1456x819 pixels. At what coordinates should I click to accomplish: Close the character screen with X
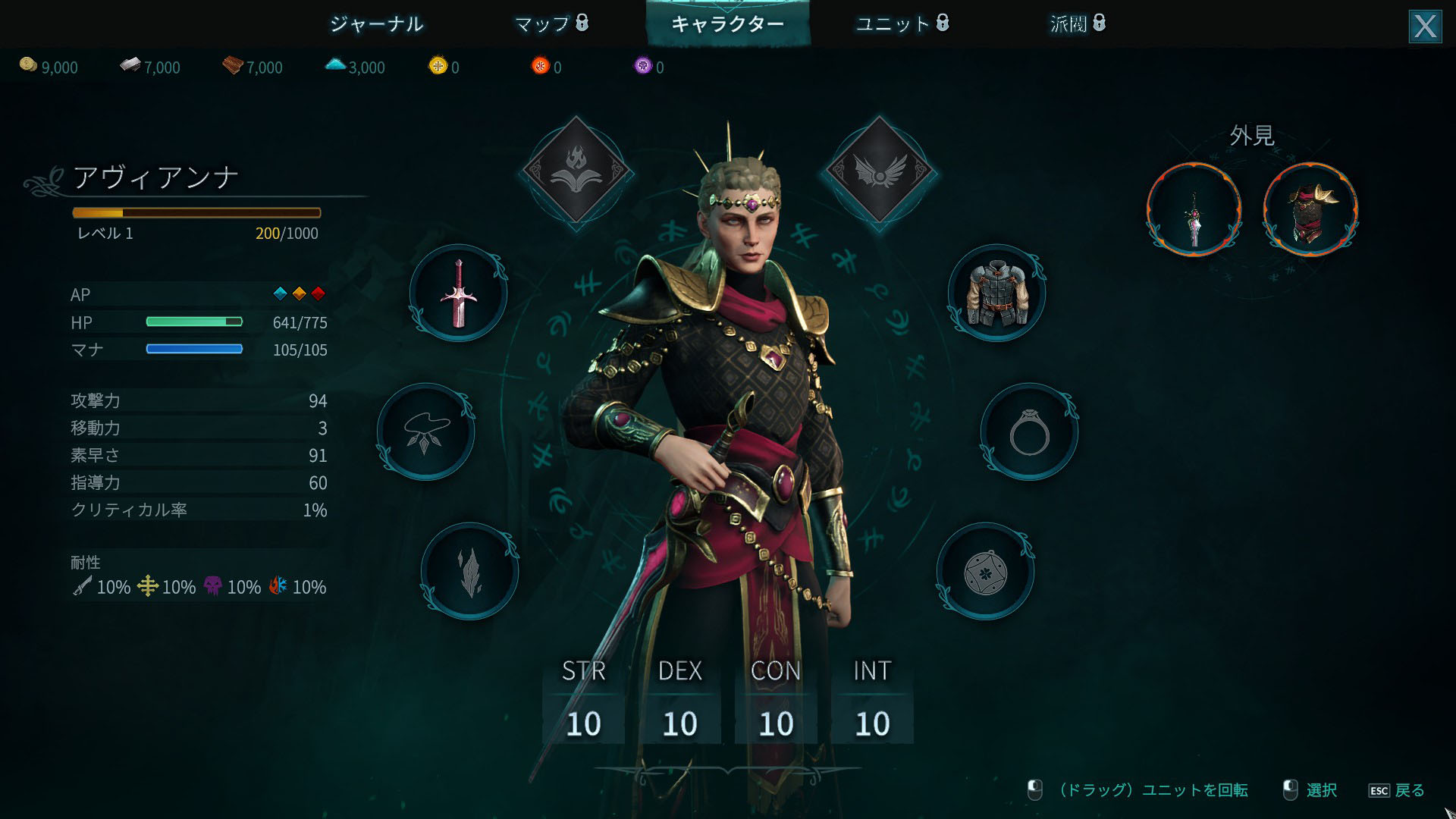1425,27
